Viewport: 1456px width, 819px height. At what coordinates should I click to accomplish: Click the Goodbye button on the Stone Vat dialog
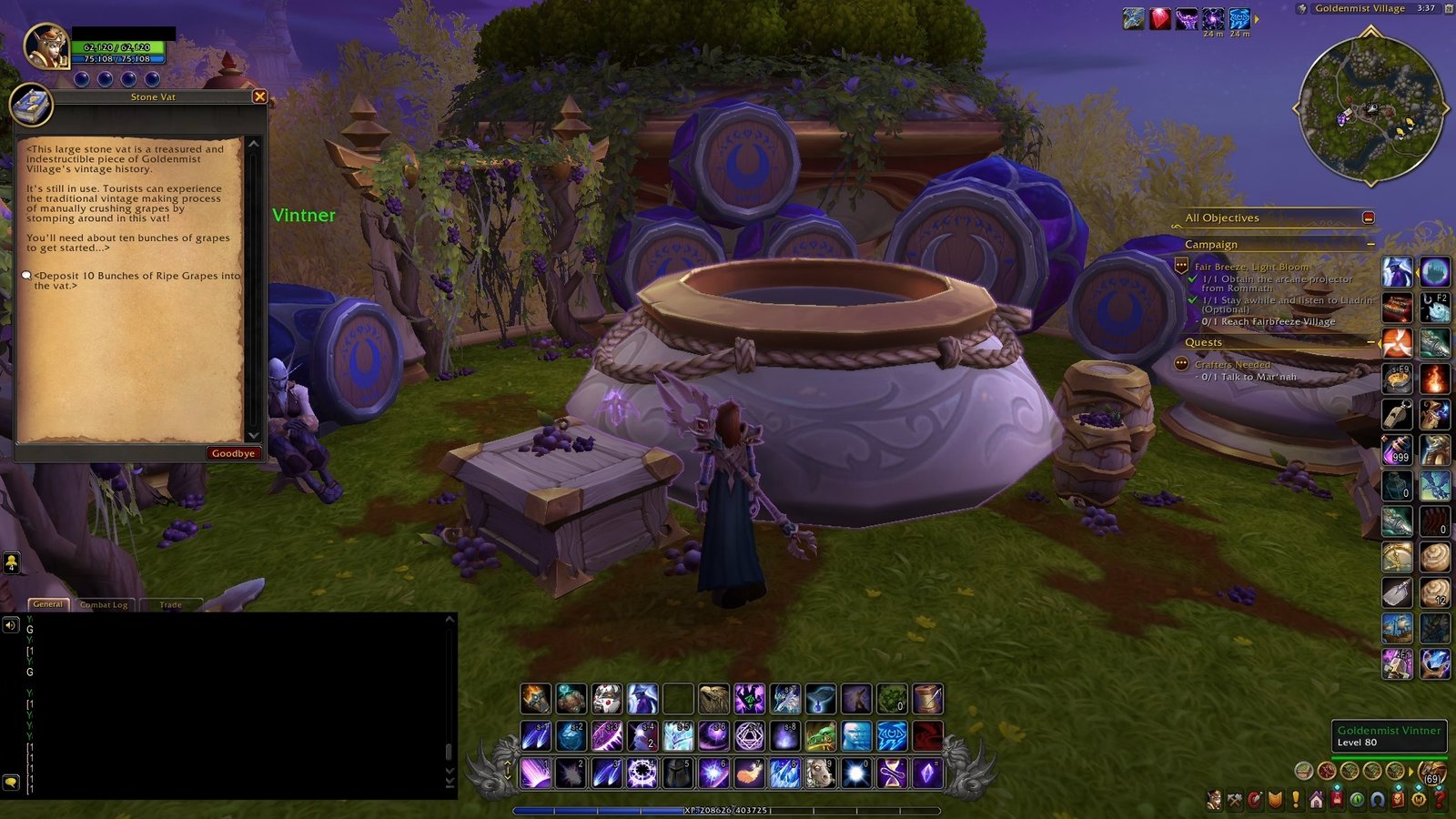point(235,452)
